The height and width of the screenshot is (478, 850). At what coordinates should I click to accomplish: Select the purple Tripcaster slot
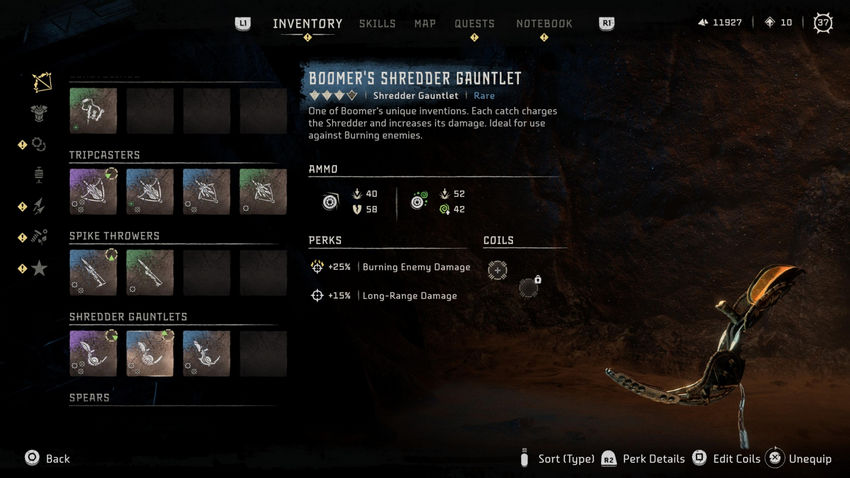click(x=93, y=191)
